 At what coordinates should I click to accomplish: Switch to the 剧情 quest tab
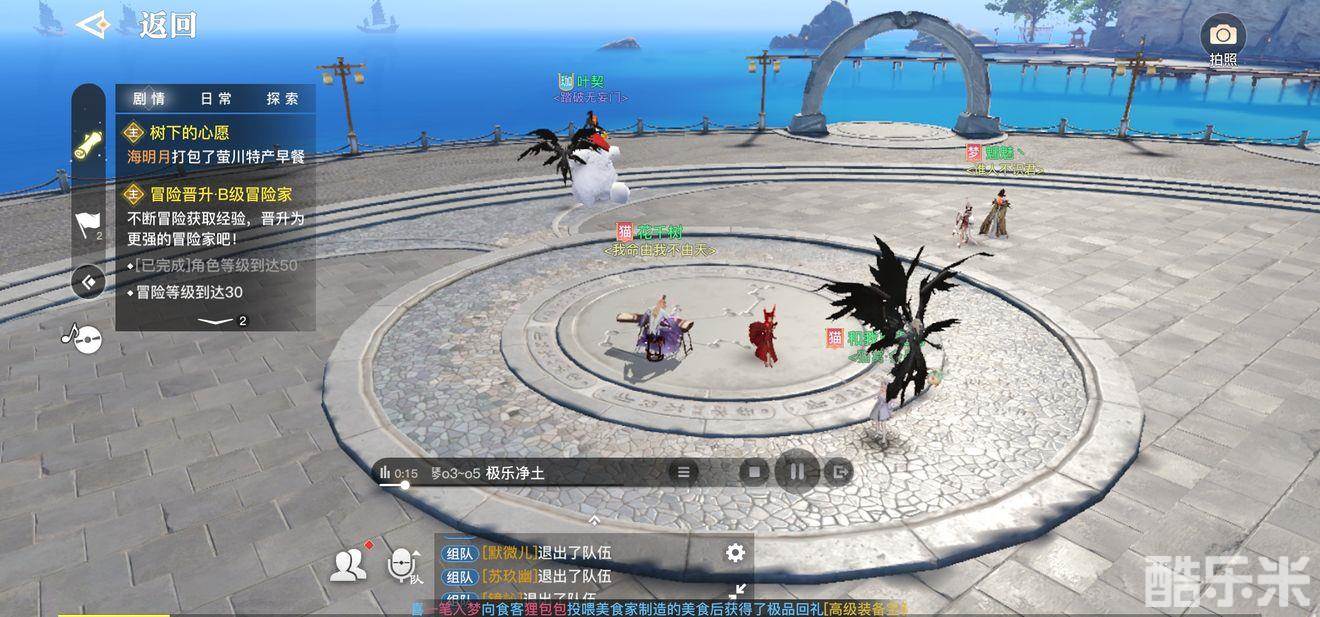[x=148, y=98]
